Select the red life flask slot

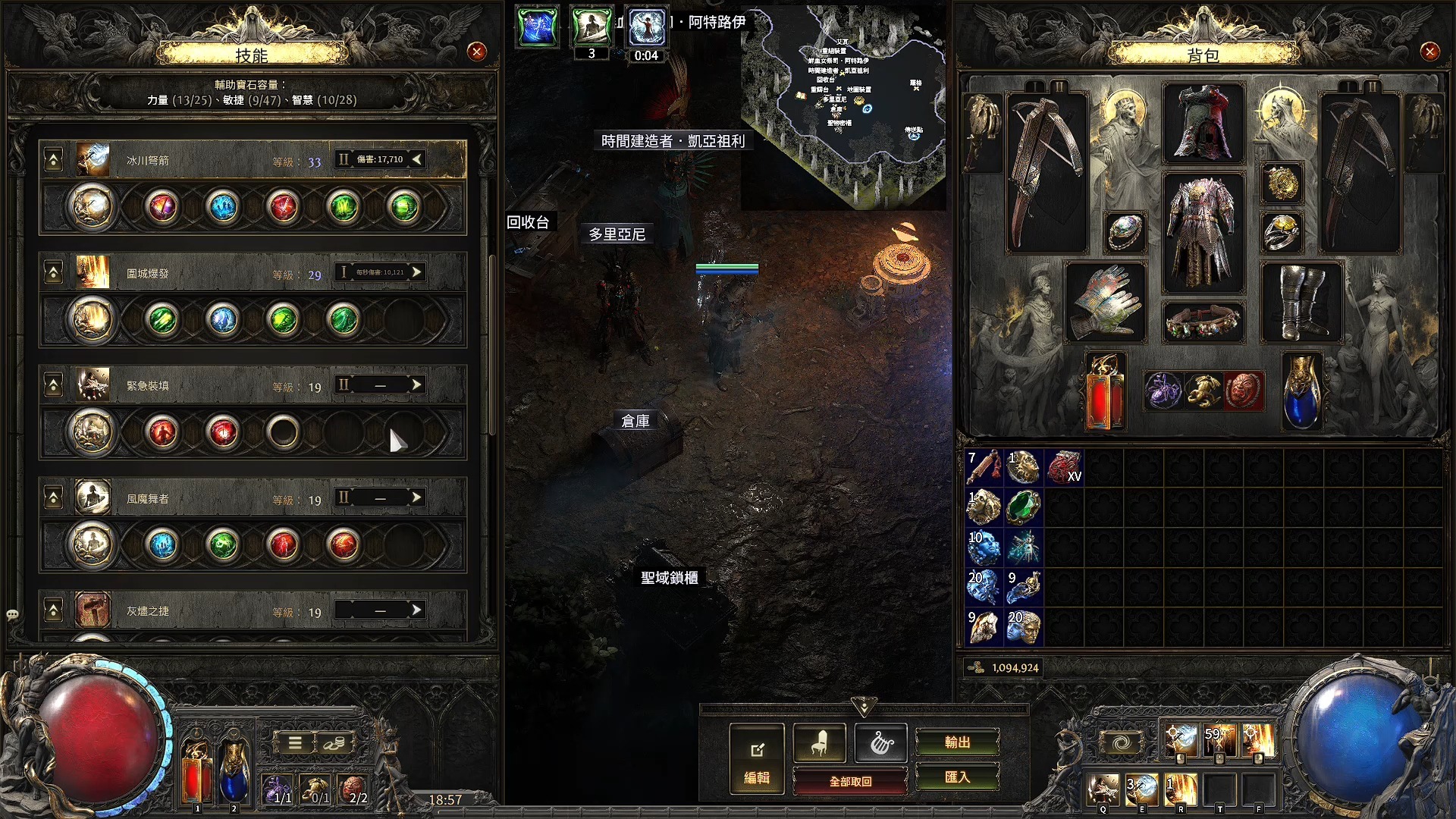click(1105, 392)
